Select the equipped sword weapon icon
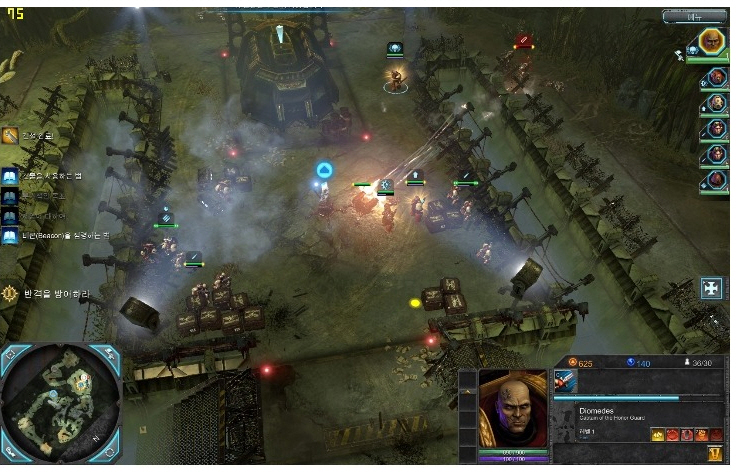The height and width of the screenshot is (474, 743). 565,381
